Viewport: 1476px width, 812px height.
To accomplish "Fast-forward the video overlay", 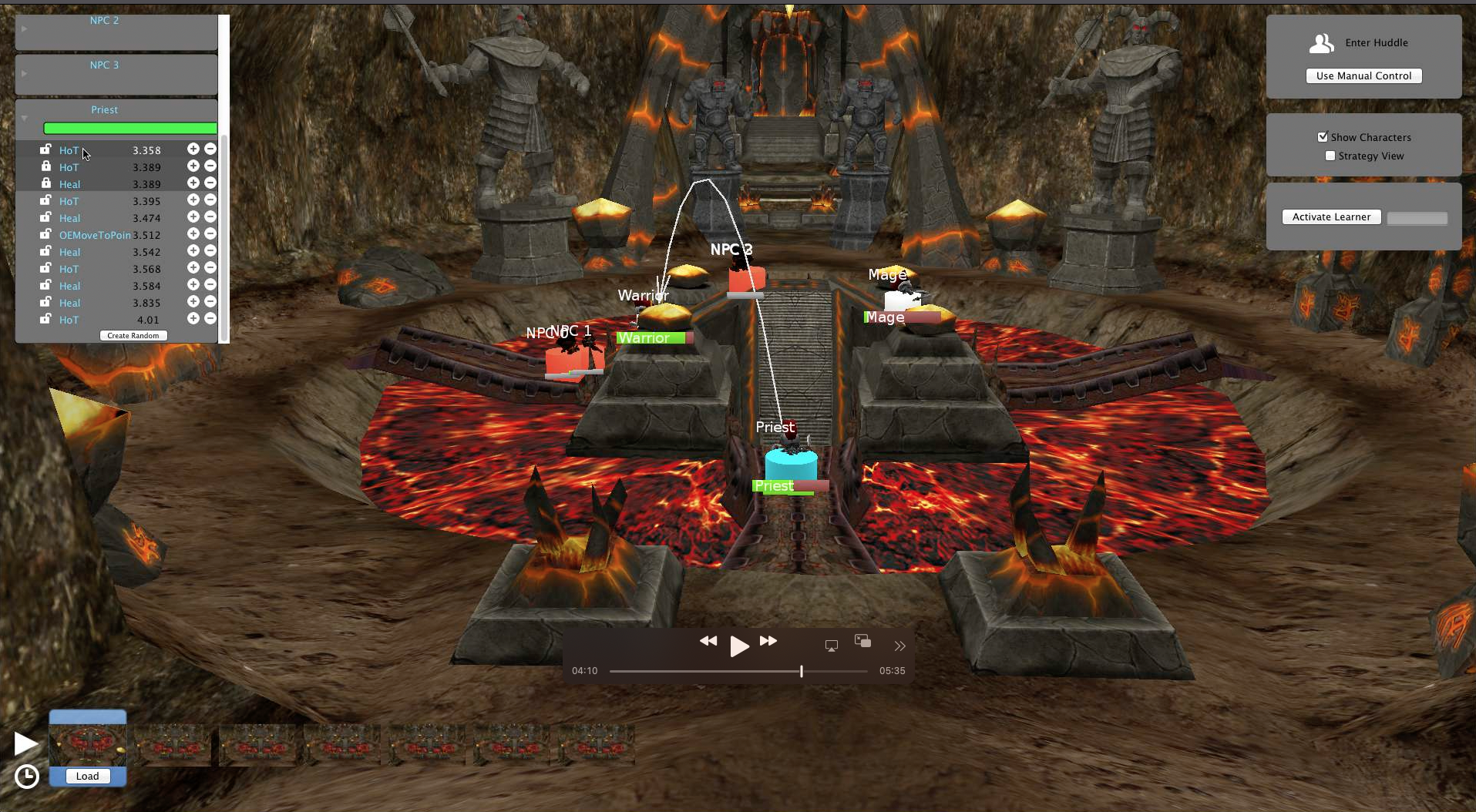I will pos(768,641).
